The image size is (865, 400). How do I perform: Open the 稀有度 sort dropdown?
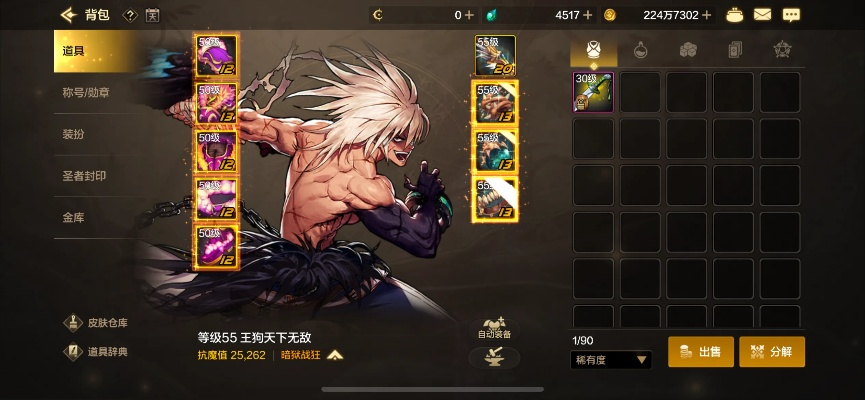(x=611, y=359)
